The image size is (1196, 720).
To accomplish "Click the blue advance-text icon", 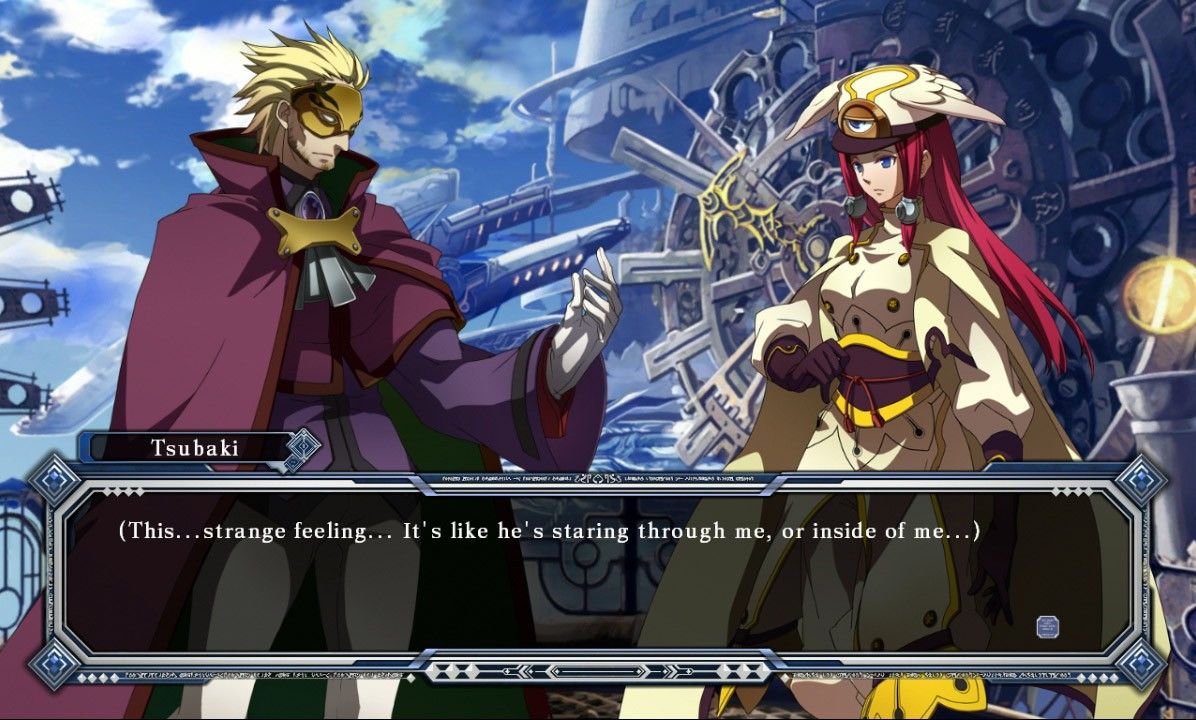I will pos(1047,627).
